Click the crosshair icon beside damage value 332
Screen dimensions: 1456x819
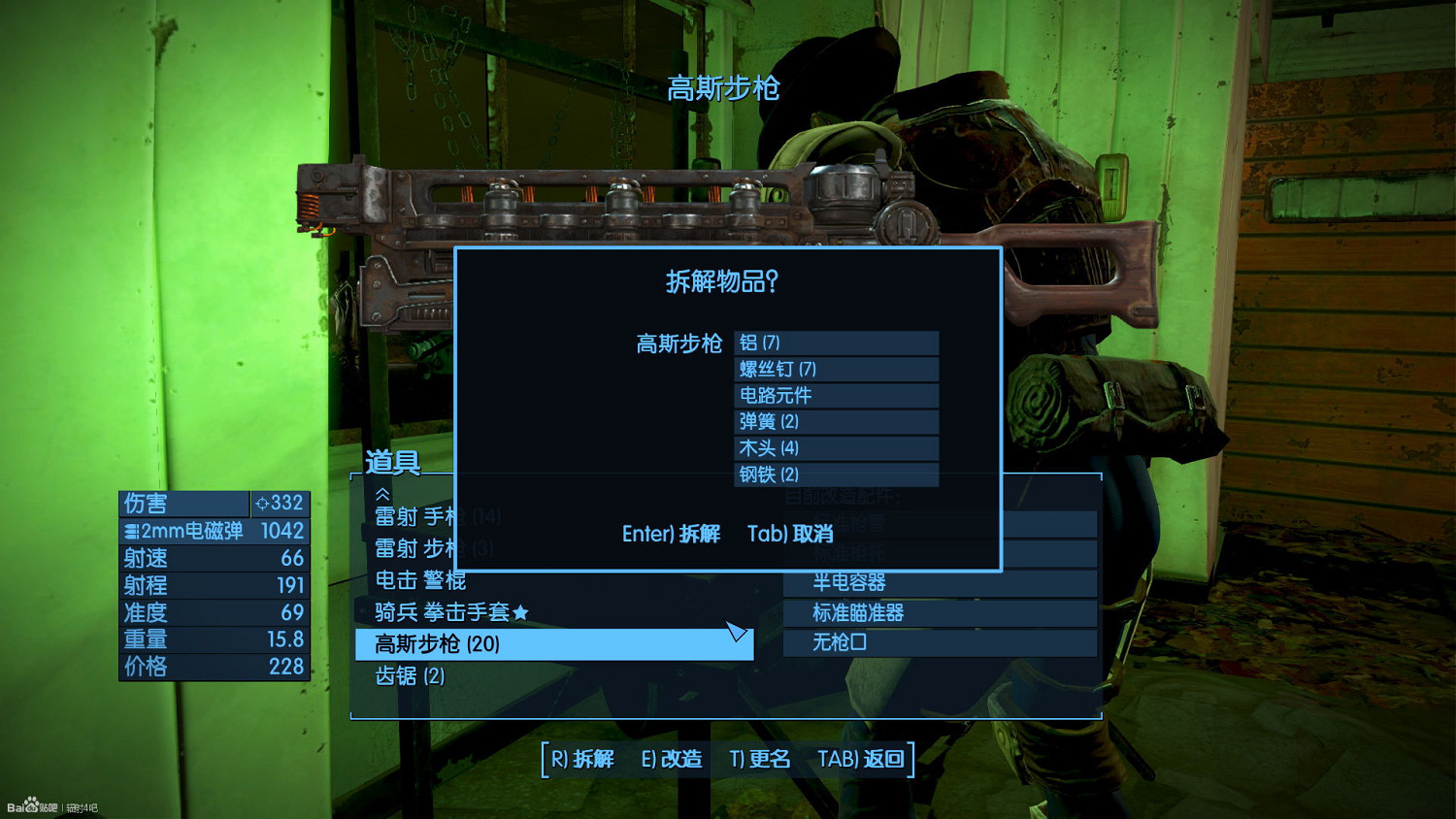coord(260,504)
